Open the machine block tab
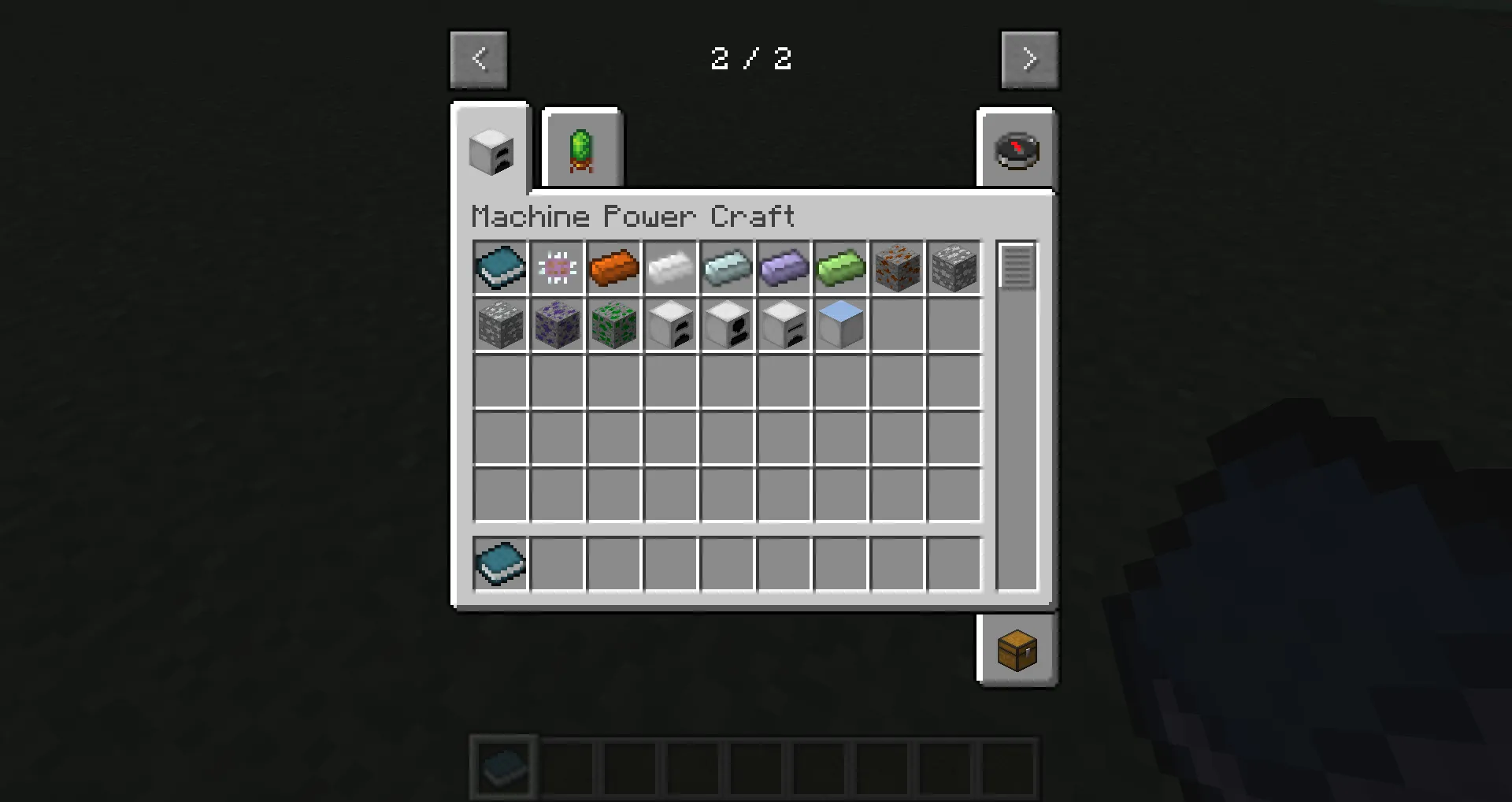Screen dimensions: 1512x802 (491, 150)
